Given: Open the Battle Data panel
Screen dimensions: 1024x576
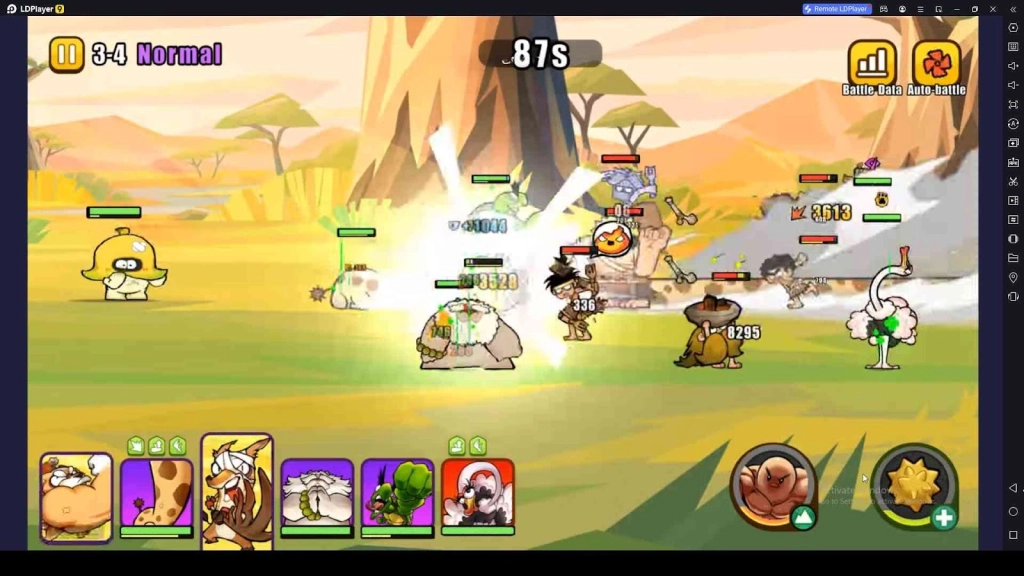Looking at the screenshot, I should click(871, 63).
